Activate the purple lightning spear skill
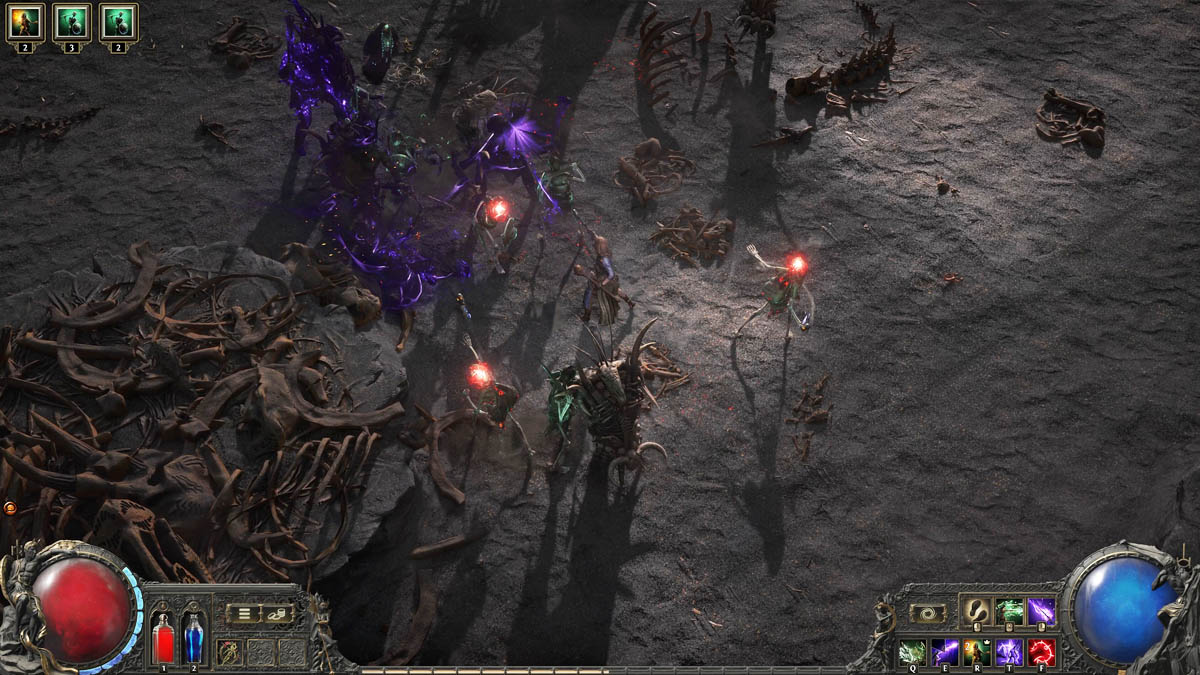This screenshot has height=675, width=1200. (x=1042, y=612)
